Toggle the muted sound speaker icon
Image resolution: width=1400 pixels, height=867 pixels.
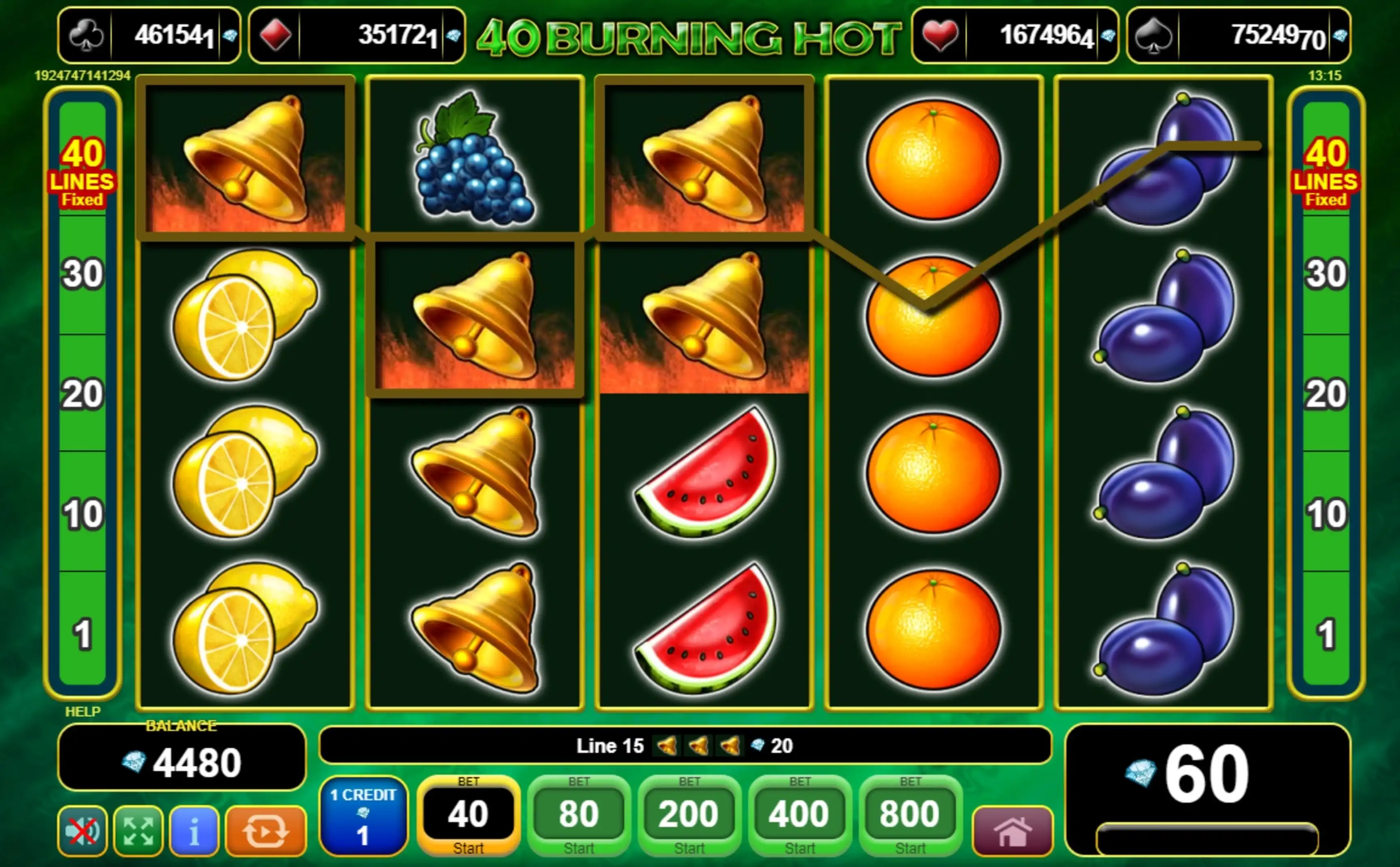click(x=83, y=831)
